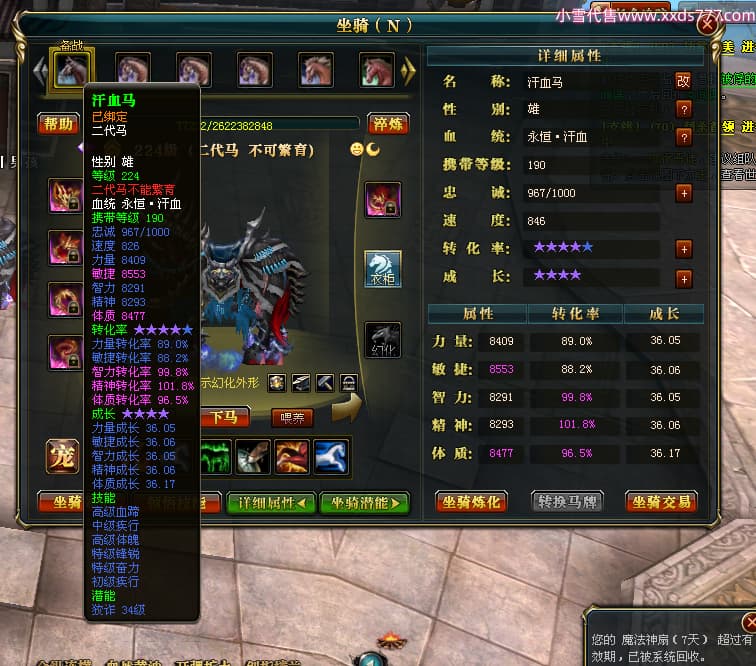The width and height of the screenshot is (756, 666).
Task: Show the 性别 gender help question mark
Action: (x=684, y=109)
